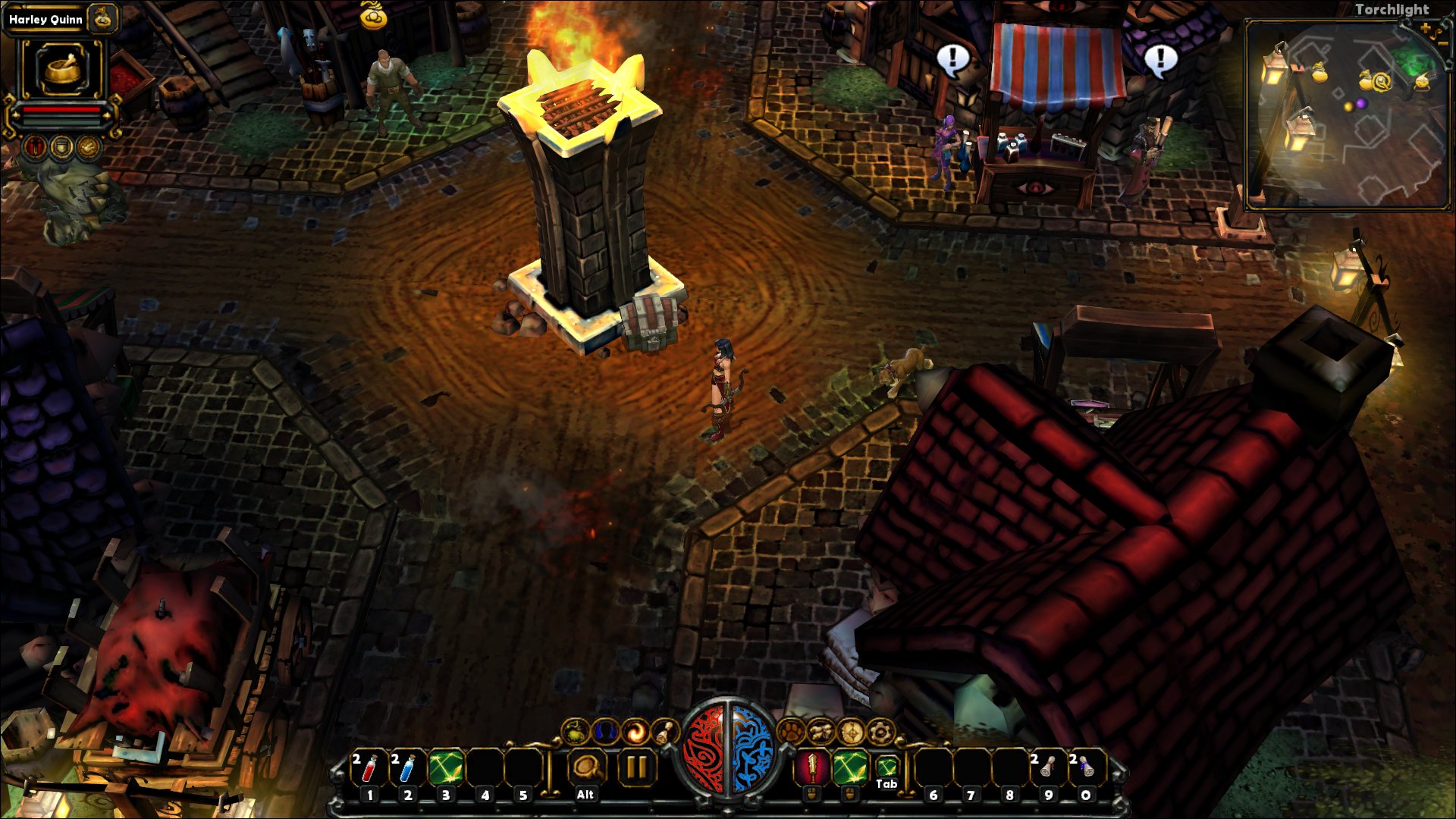Click the gear-shaped options icon
1456x819 pixels.
pos(880,732)
